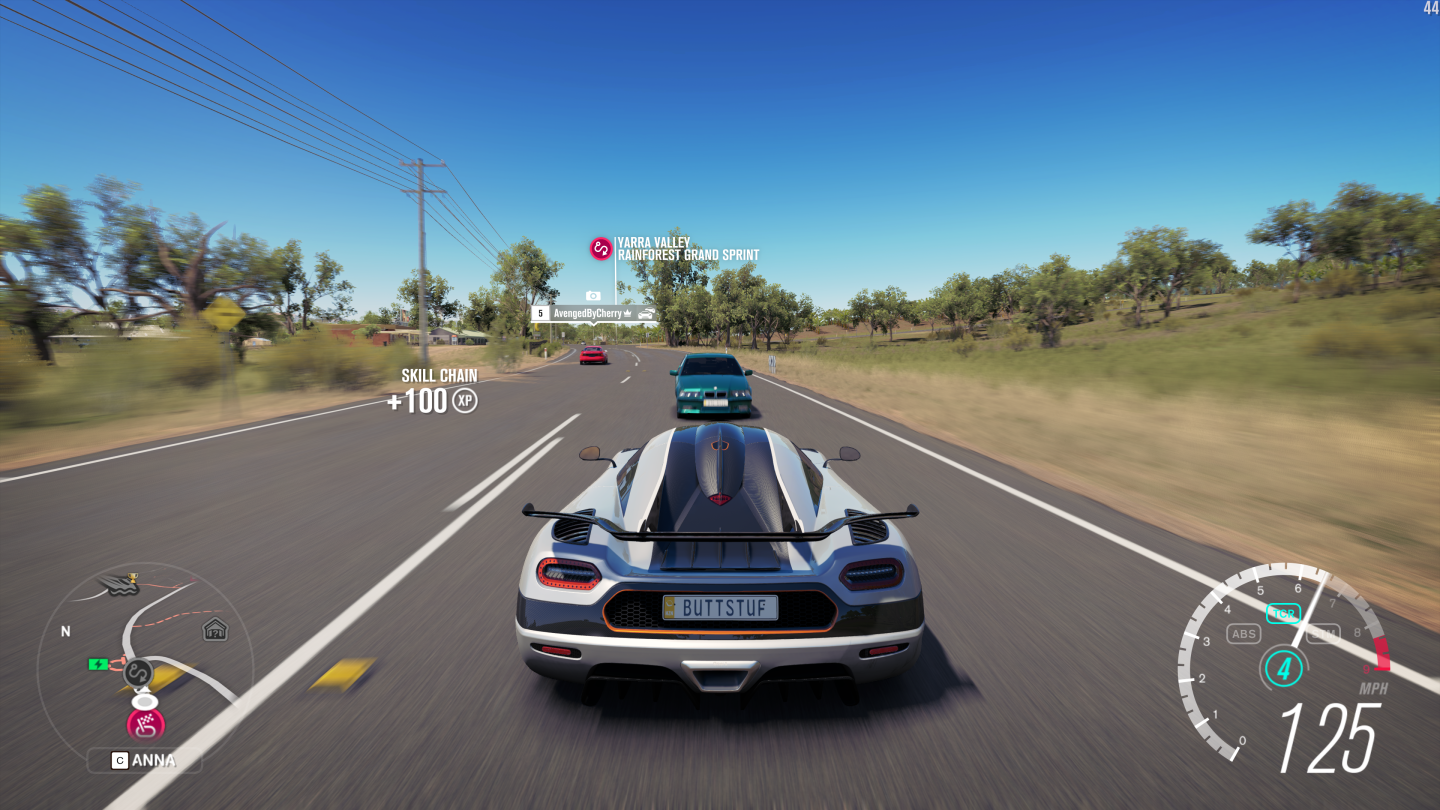
Task: Click the pink sprint race event icon
Action: (x=600, y=248)
